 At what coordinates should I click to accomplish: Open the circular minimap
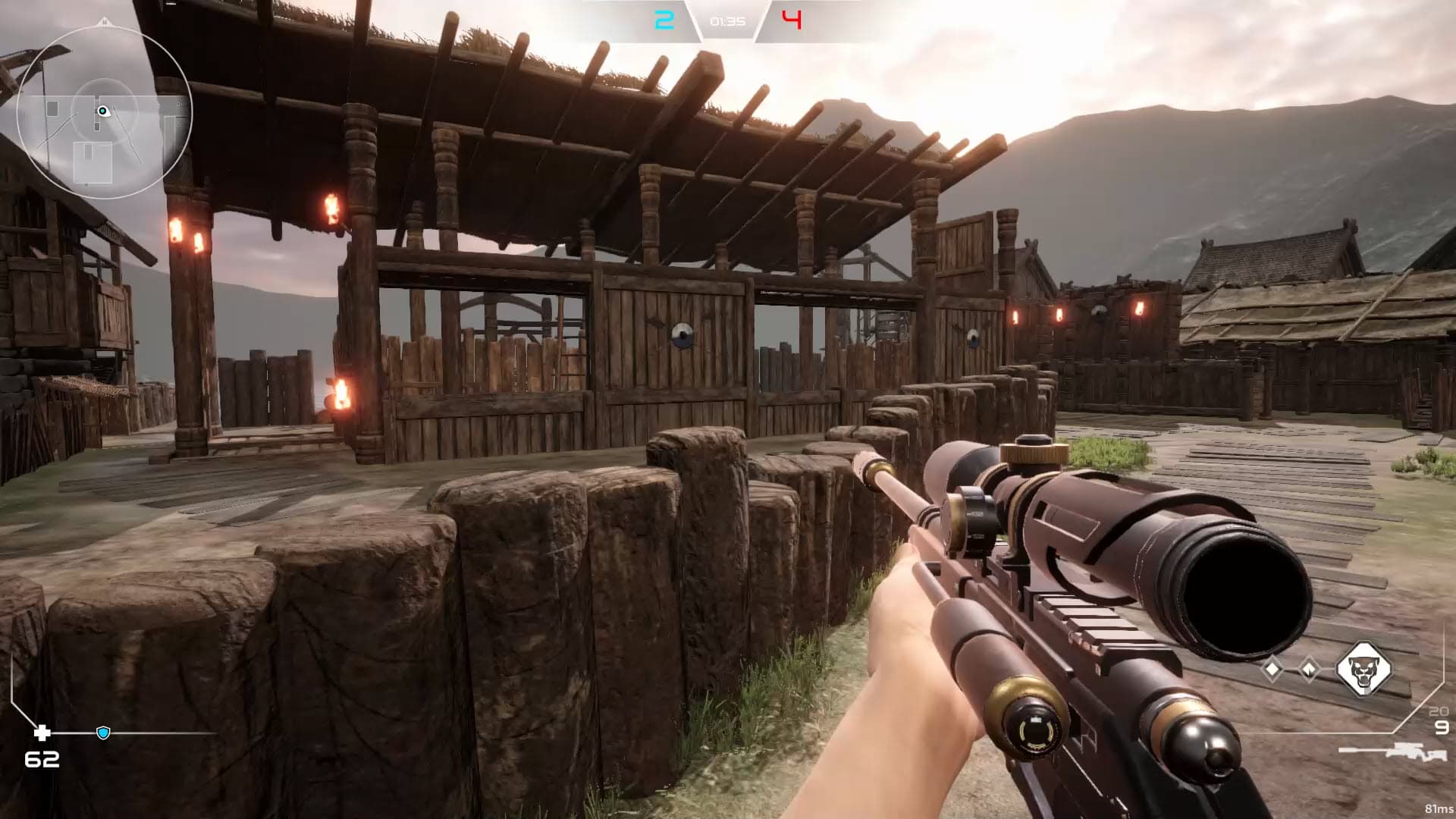click(x=104, y=112)
